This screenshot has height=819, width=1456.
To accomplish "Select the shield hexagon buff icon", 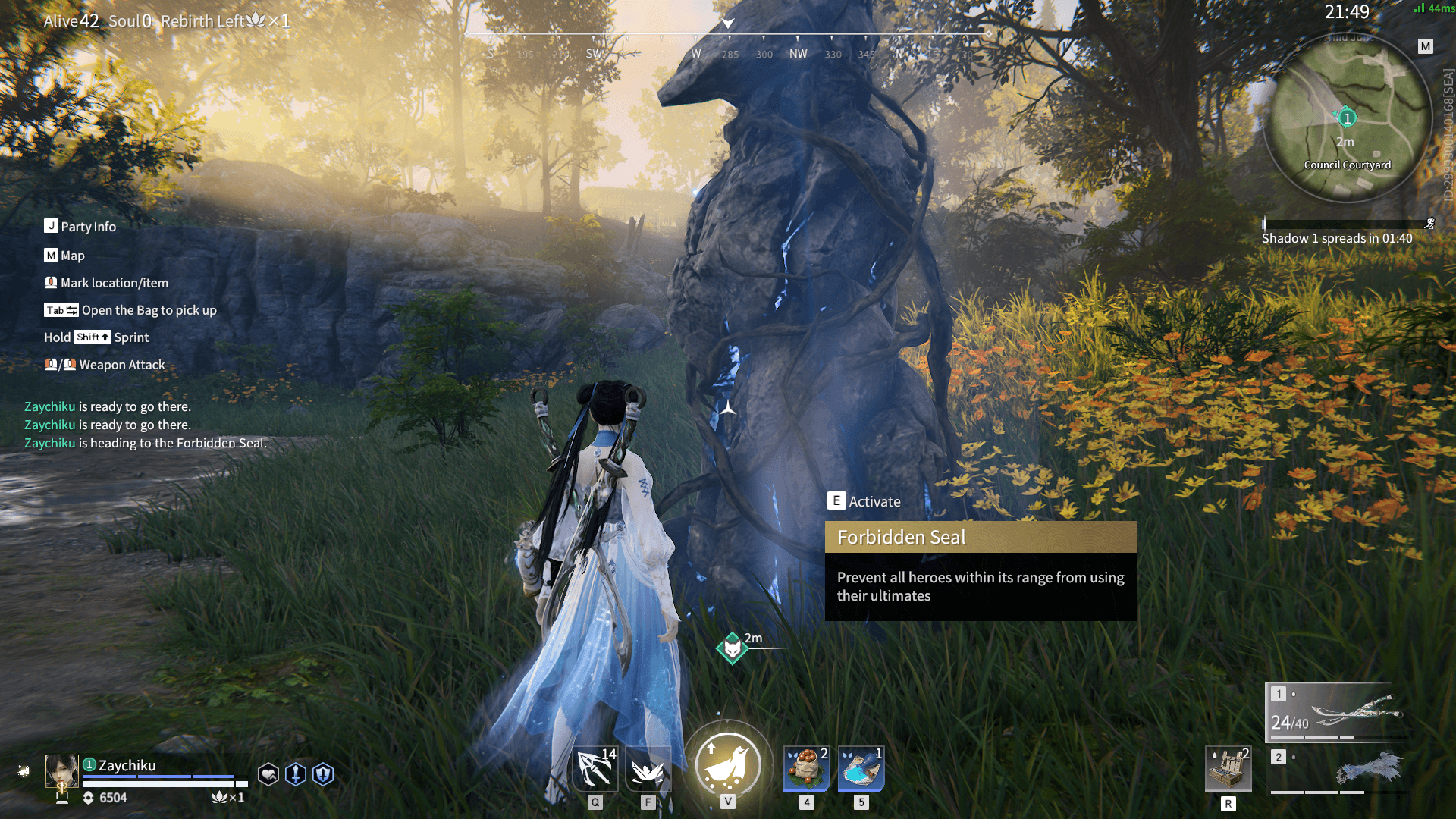I will (x=323, y=774).
